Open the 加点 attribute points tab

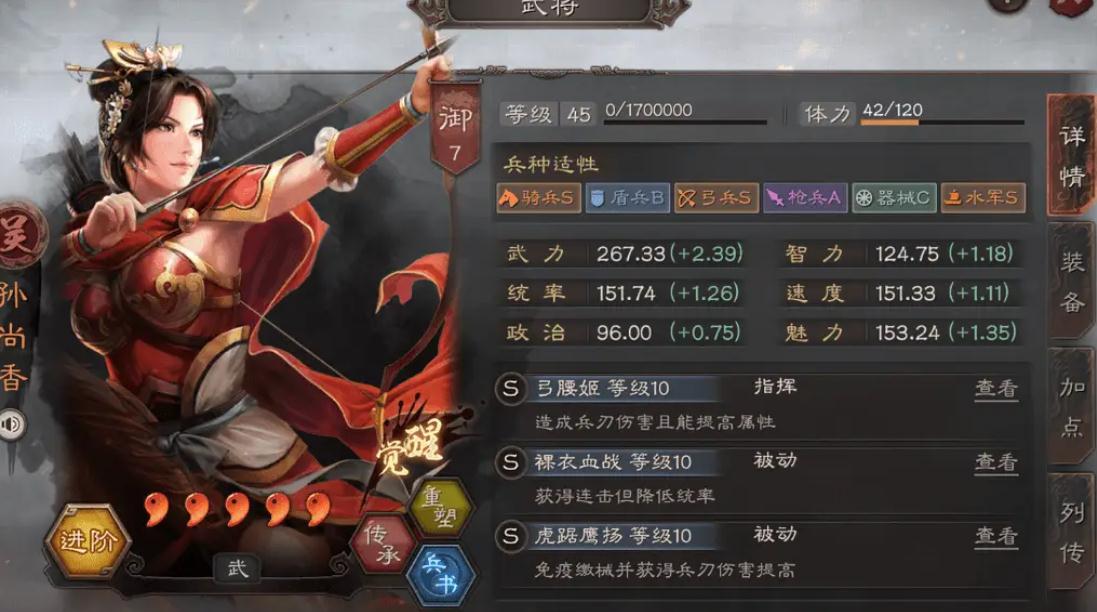[x=1071, y=408]
